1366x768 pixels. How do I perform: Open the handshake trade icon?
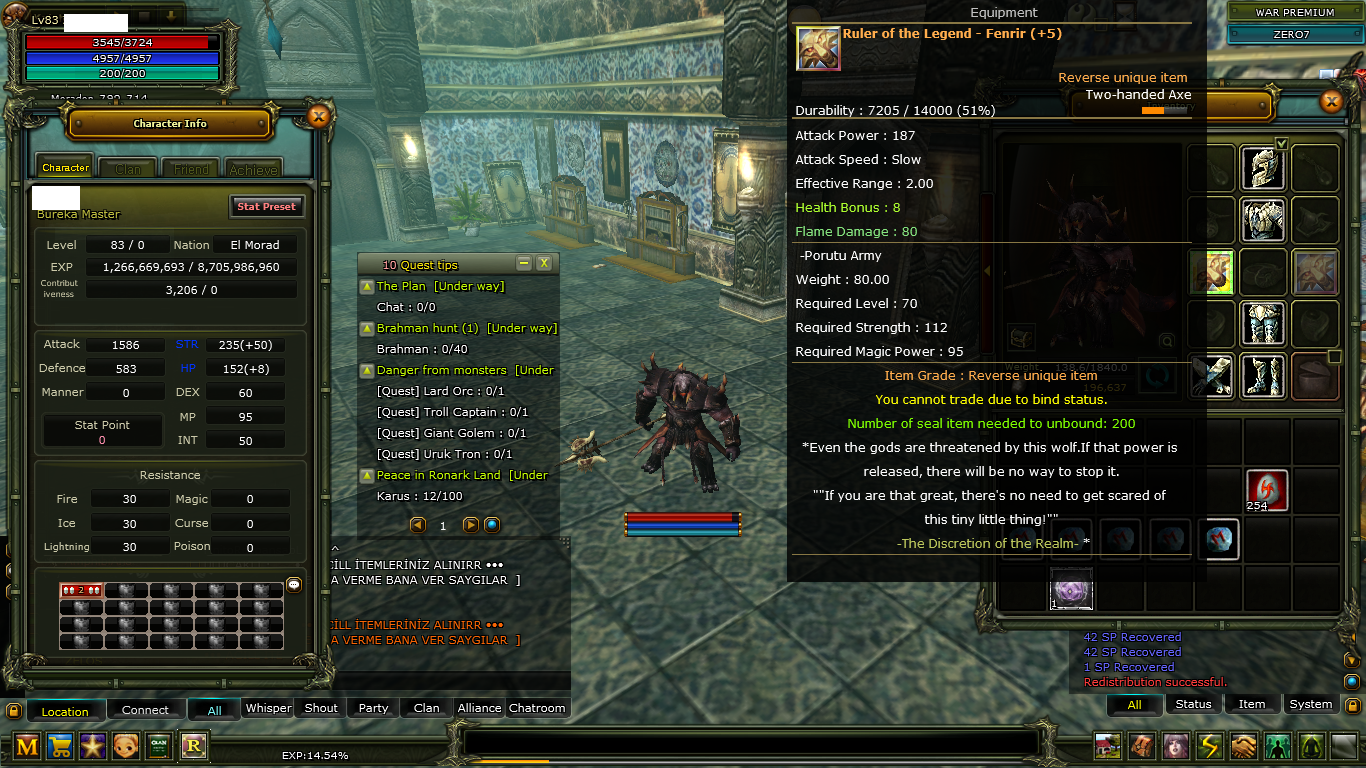pos(1243,746)
